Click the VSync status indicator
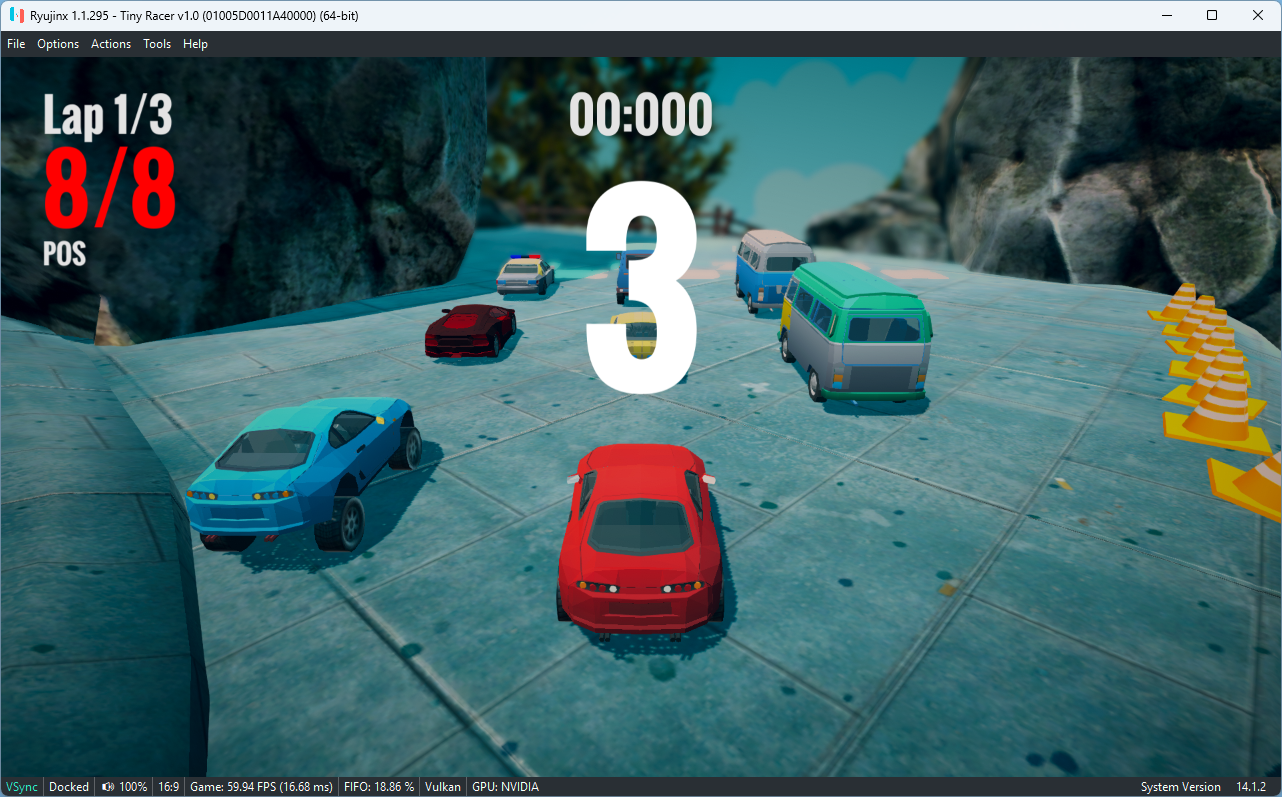Screen dimensions: 1282x797 pos(21,787)
